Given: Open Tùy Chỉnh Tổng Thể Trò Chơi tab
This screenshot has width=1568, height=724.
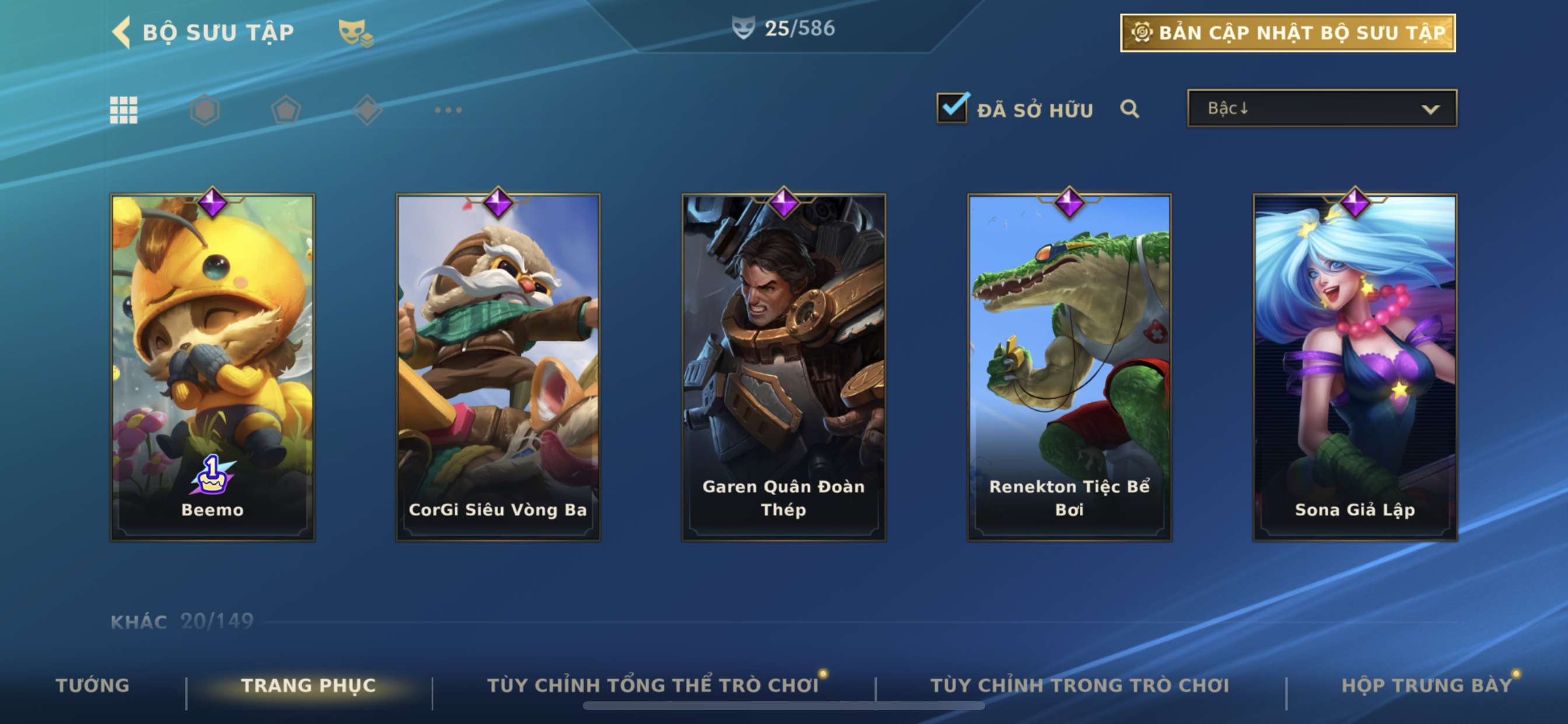Looking at the screenshot, I should (x=653, y=685).
